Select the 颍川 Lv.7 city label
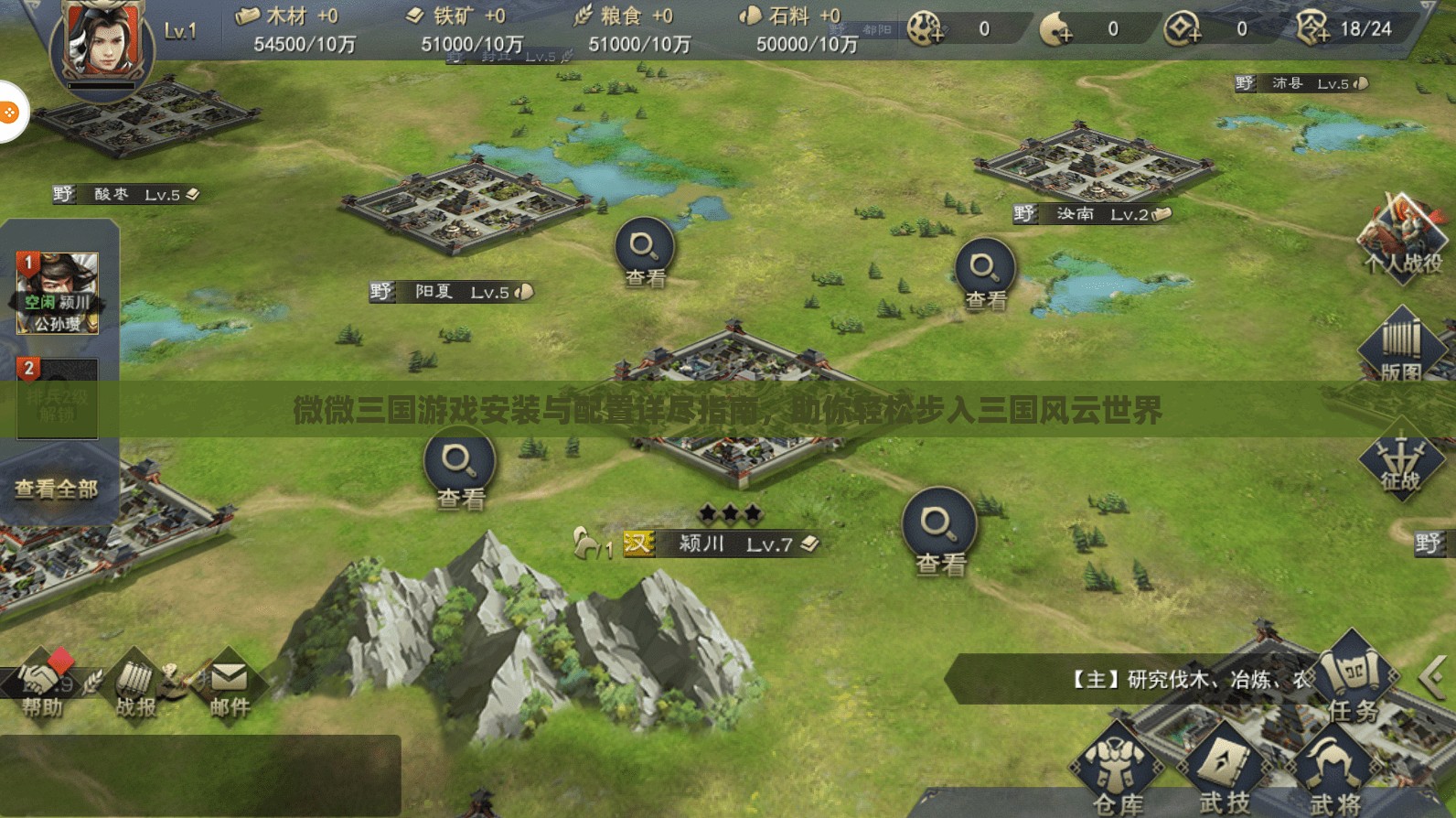Viewport: 1456px width, 818px height. (x=723, y=544)
